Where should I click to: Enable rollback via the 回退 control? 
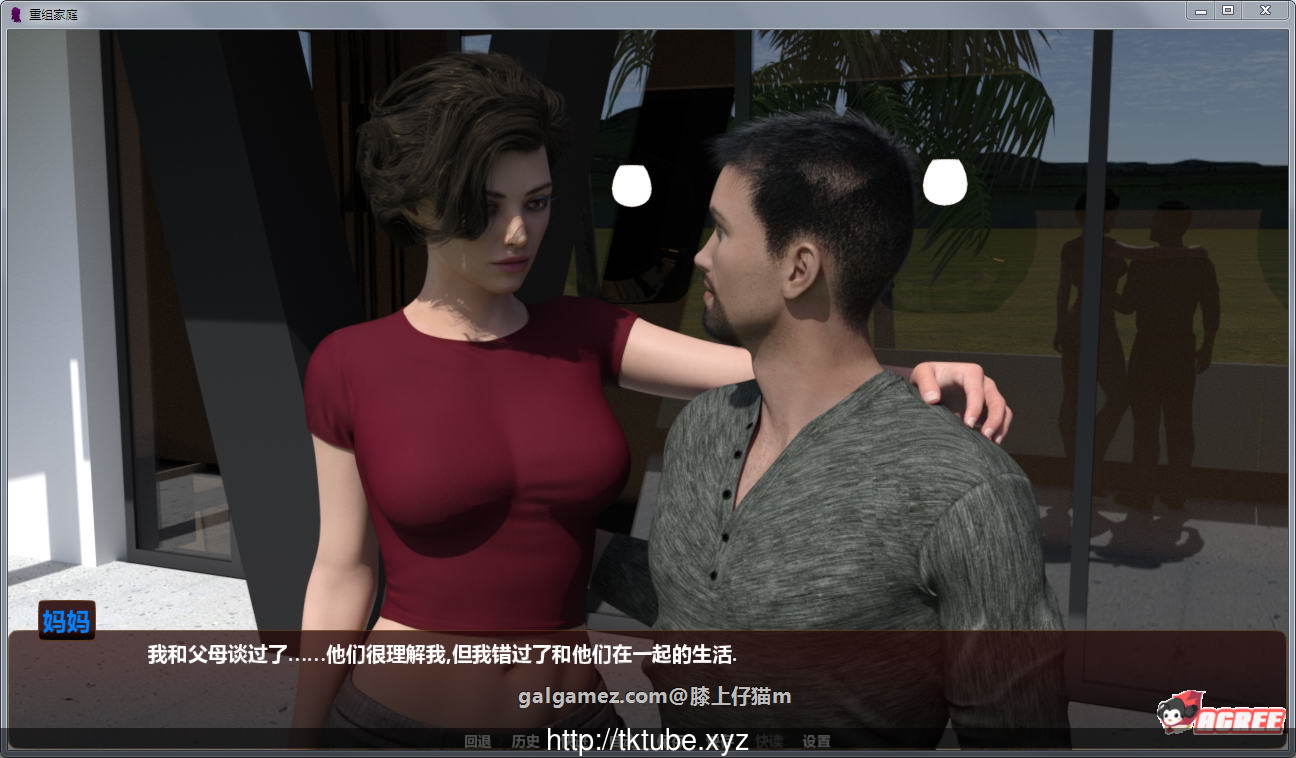(478, 741)
